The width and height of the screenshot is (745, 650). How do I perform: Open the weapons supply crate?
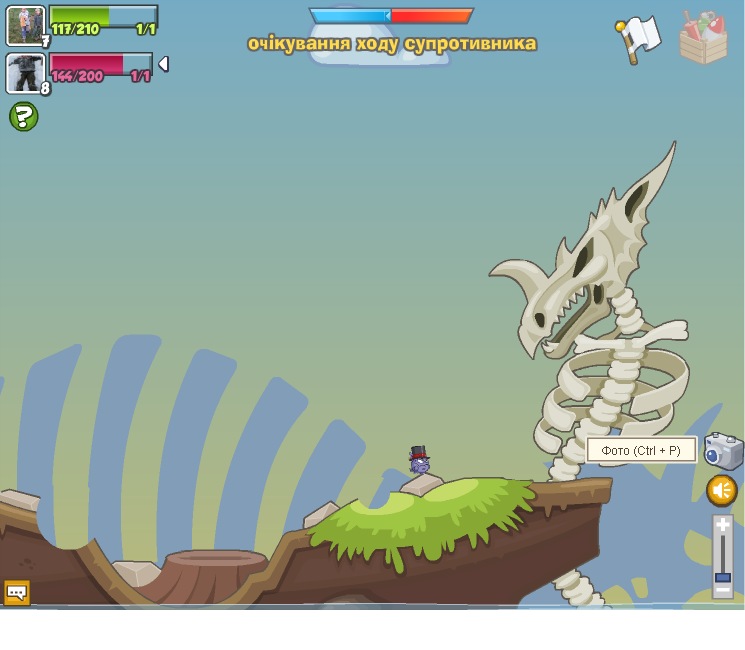[x=703, y=38]
